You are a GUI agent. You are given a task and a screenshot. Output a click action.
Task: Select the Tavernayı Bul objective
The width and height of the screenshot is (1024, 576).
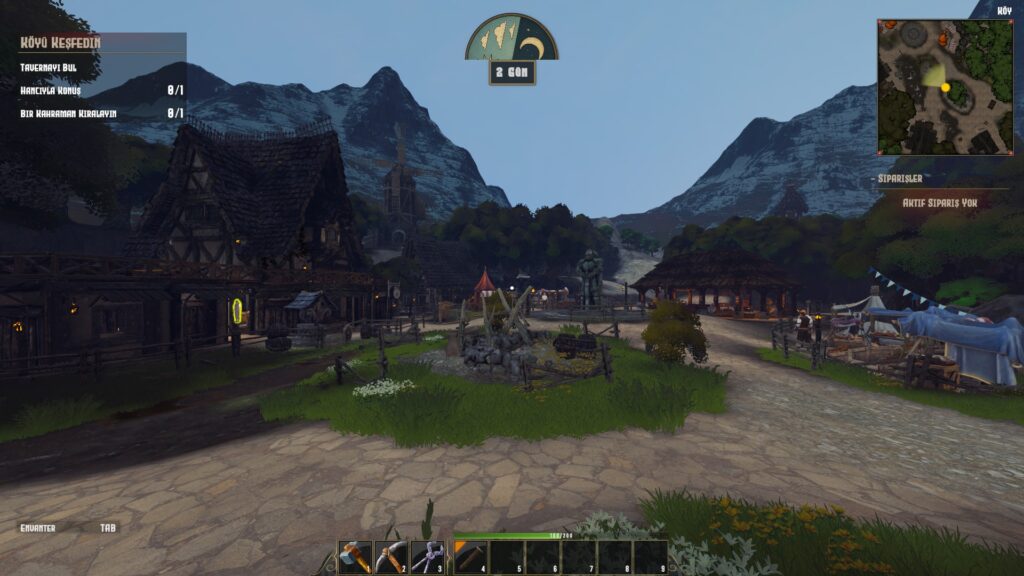48,67
